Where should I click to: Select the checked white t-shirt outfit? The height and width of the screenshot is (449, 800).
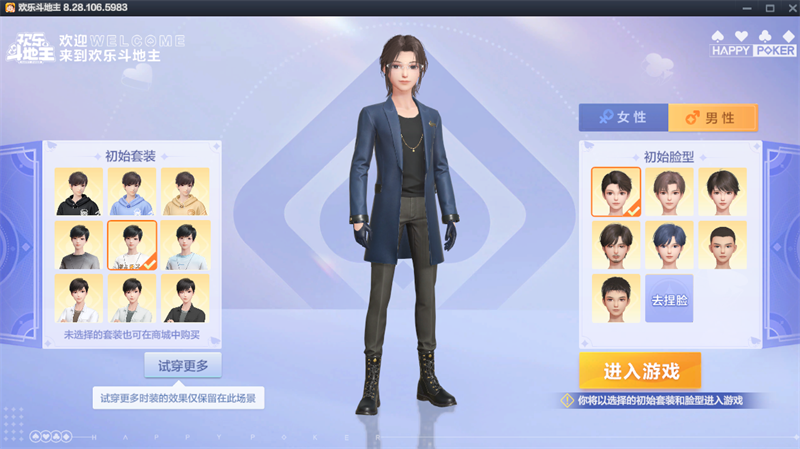click(x=132, y=245)
